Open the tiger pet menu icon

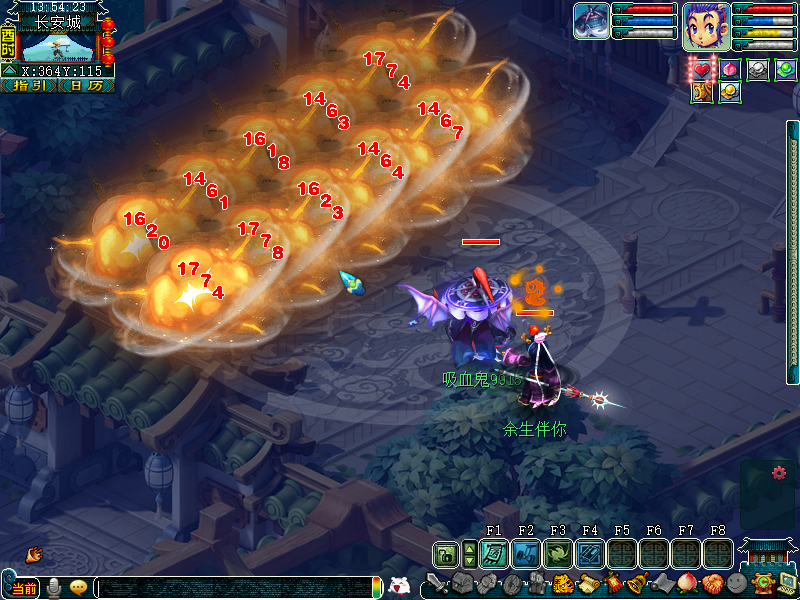click(562, 583)
